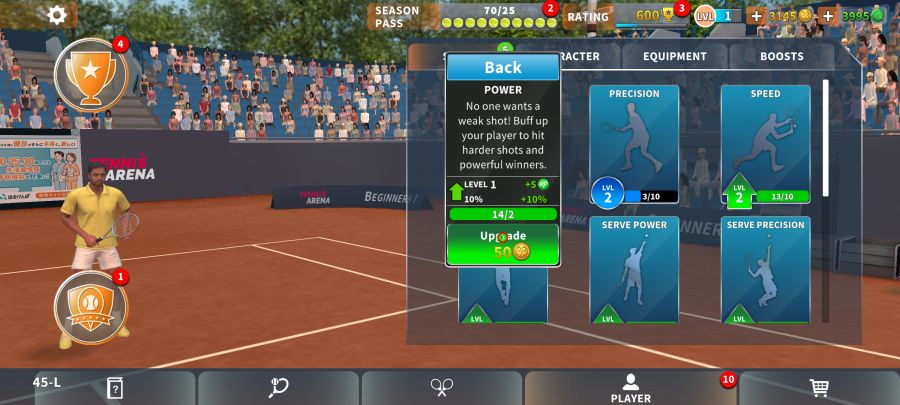
Task: Open the bronze tennis ball badge
Action: point(90,305)
